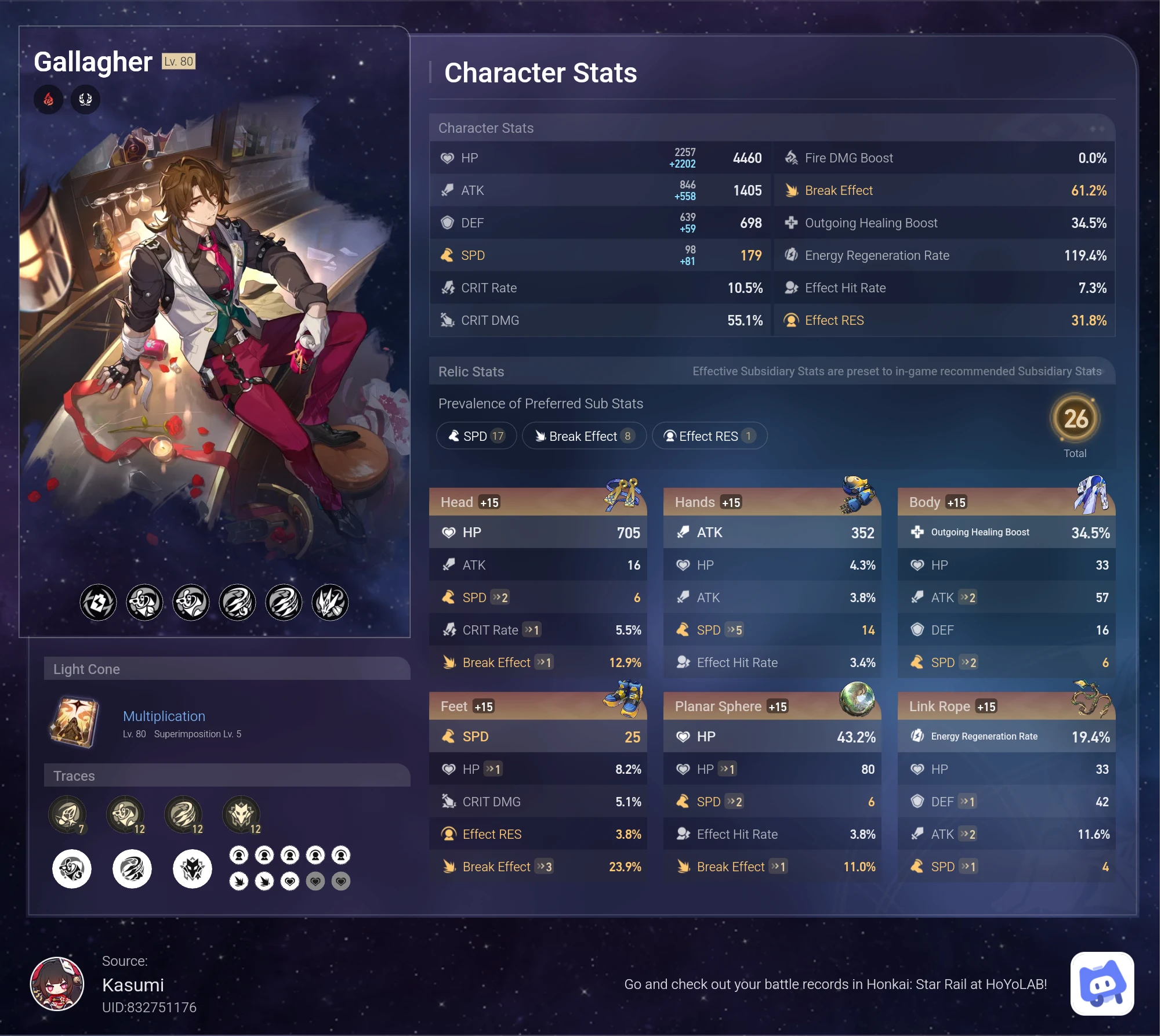Click the Multiplication light cone artwork thumbnail
Viewport: 1161px width, 1036px height.
coord(74,723)
